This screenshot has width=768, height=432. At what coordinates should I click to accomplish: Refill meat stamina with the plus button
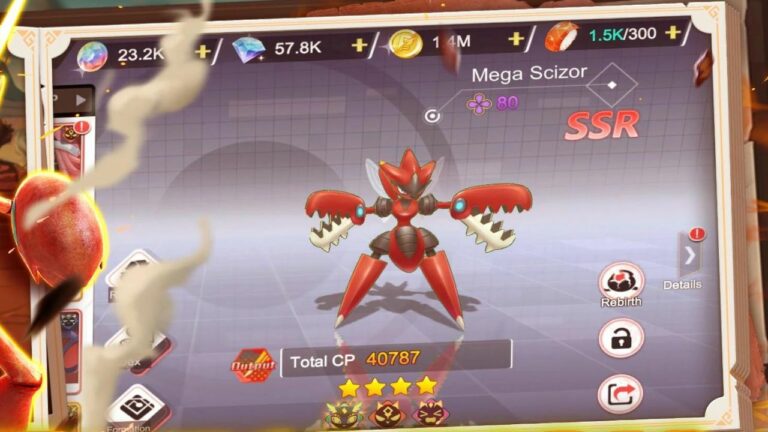(672, 34)
